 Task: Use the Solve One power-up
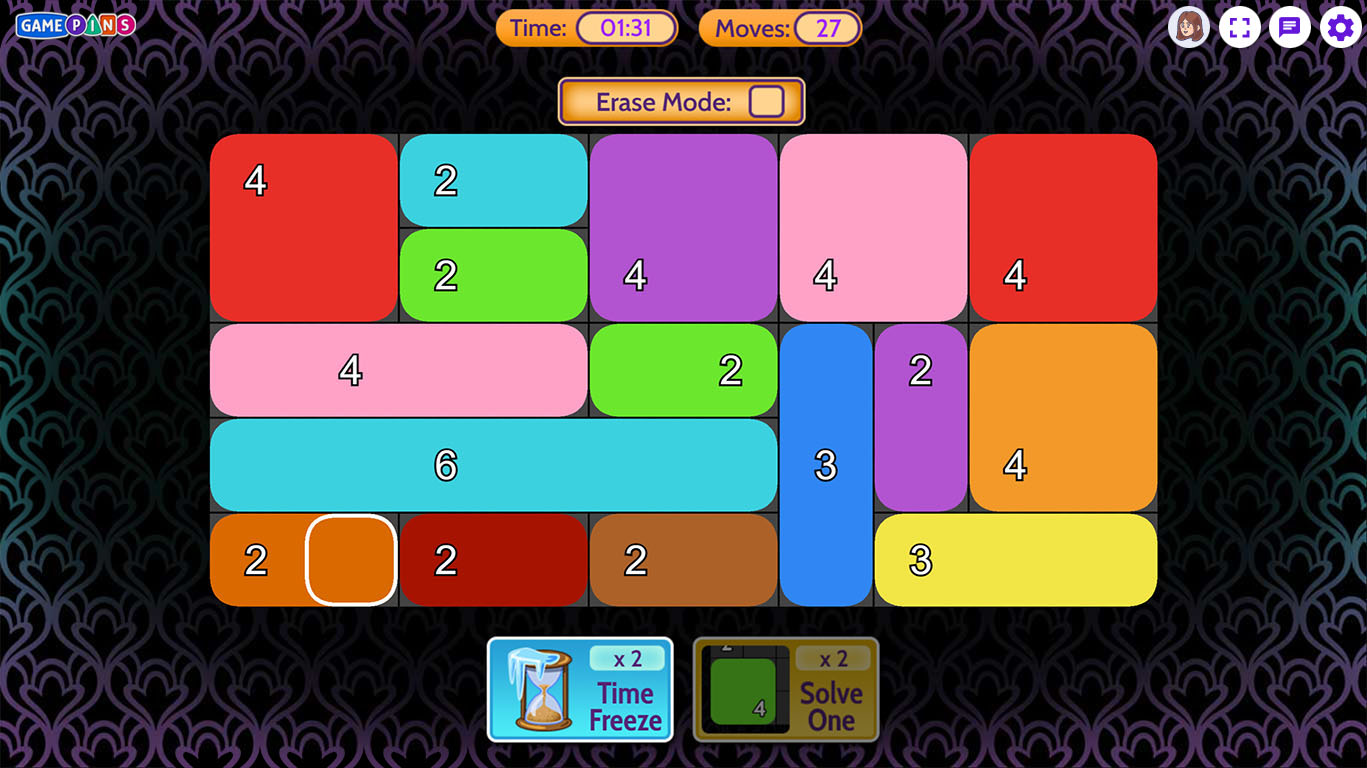786,689
